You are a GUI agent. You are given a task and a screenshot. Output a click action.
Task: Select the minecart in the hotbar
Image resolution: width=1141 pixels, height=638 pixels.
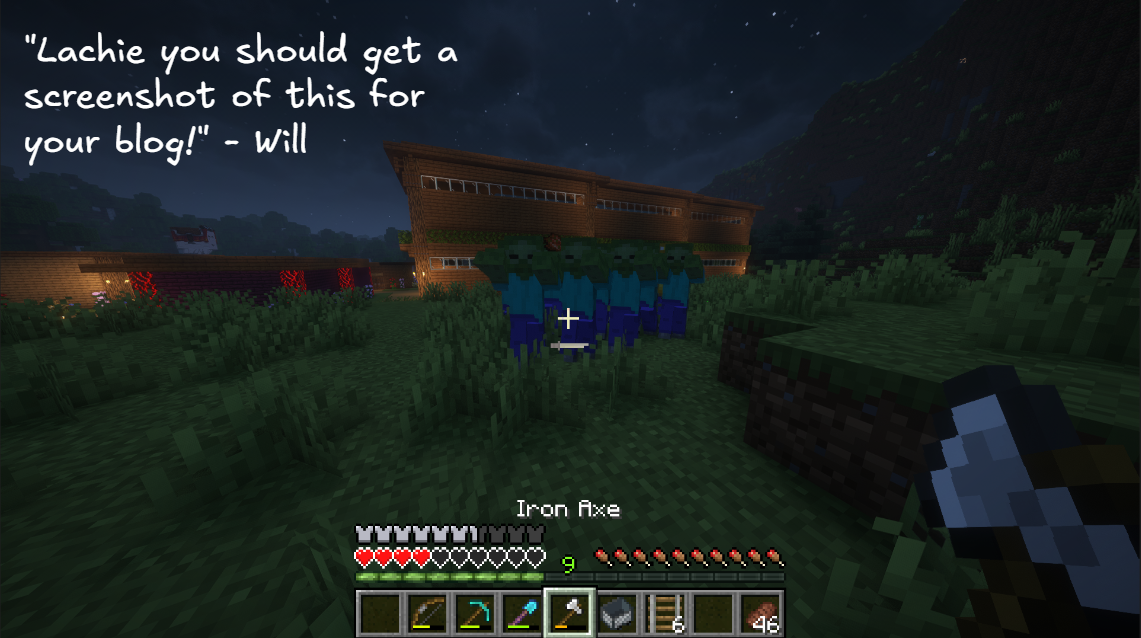point(616,612)
